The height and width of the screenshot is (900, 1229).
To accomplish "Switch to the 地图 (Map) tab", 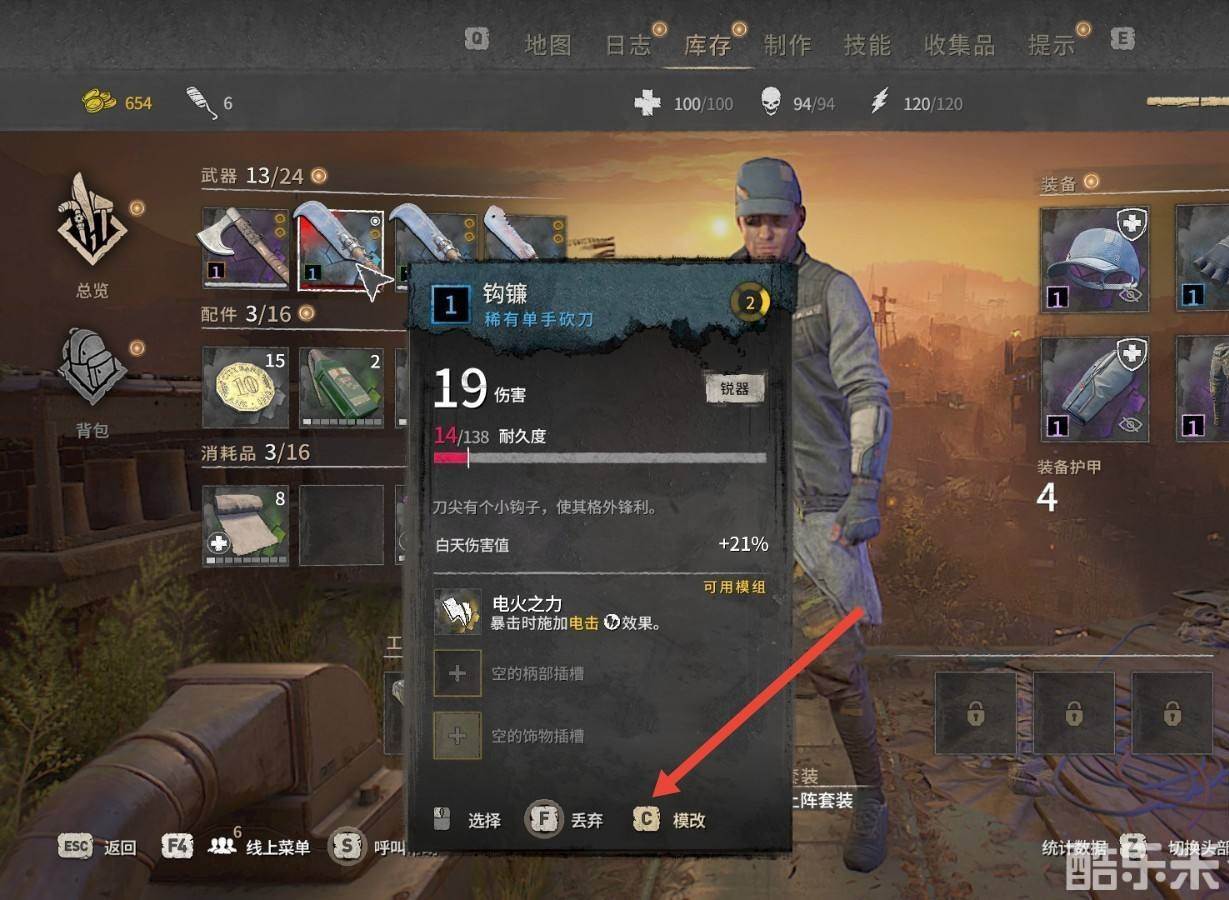I will point(548,45).
